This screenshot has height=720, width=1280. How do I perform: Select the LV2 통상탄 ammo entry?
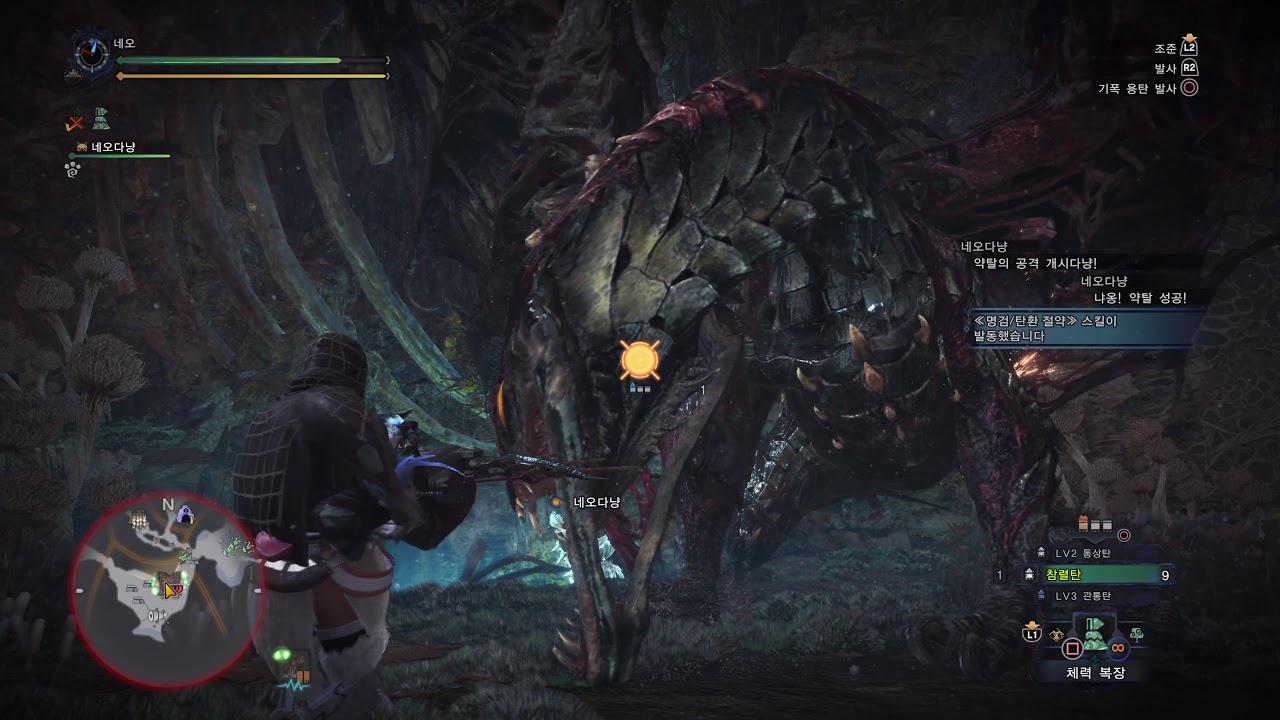pyautogui.click(x=1082, y=553)
